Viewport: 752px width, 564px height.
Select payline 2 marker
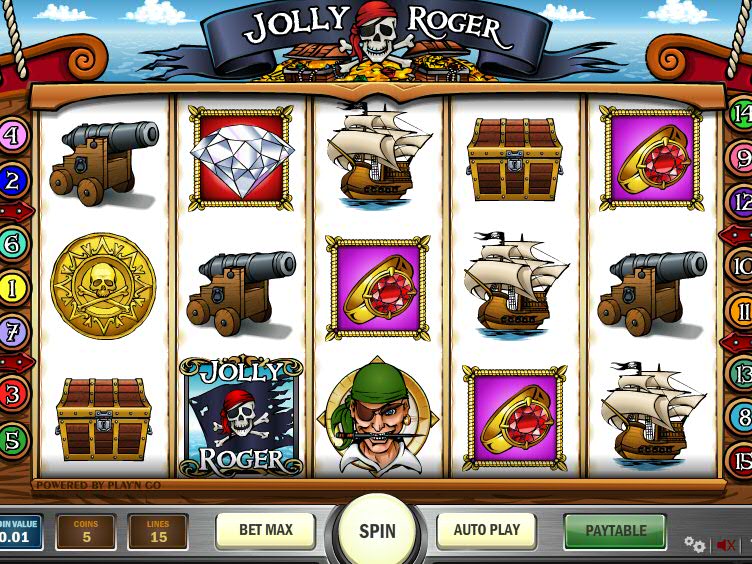pos(12,181)
